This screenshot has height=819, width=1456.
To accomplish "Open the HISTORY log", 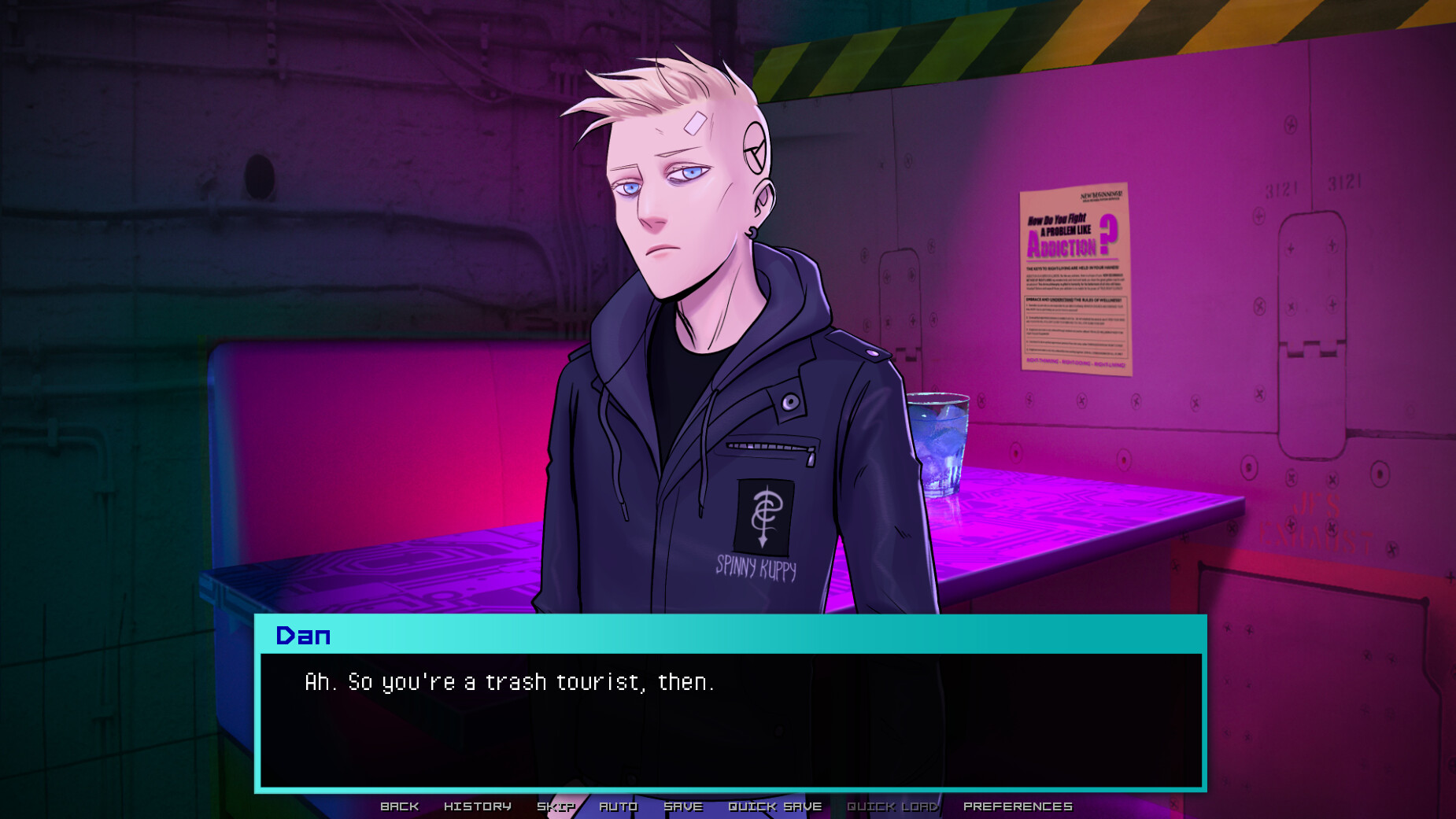I will click(478, 806).
